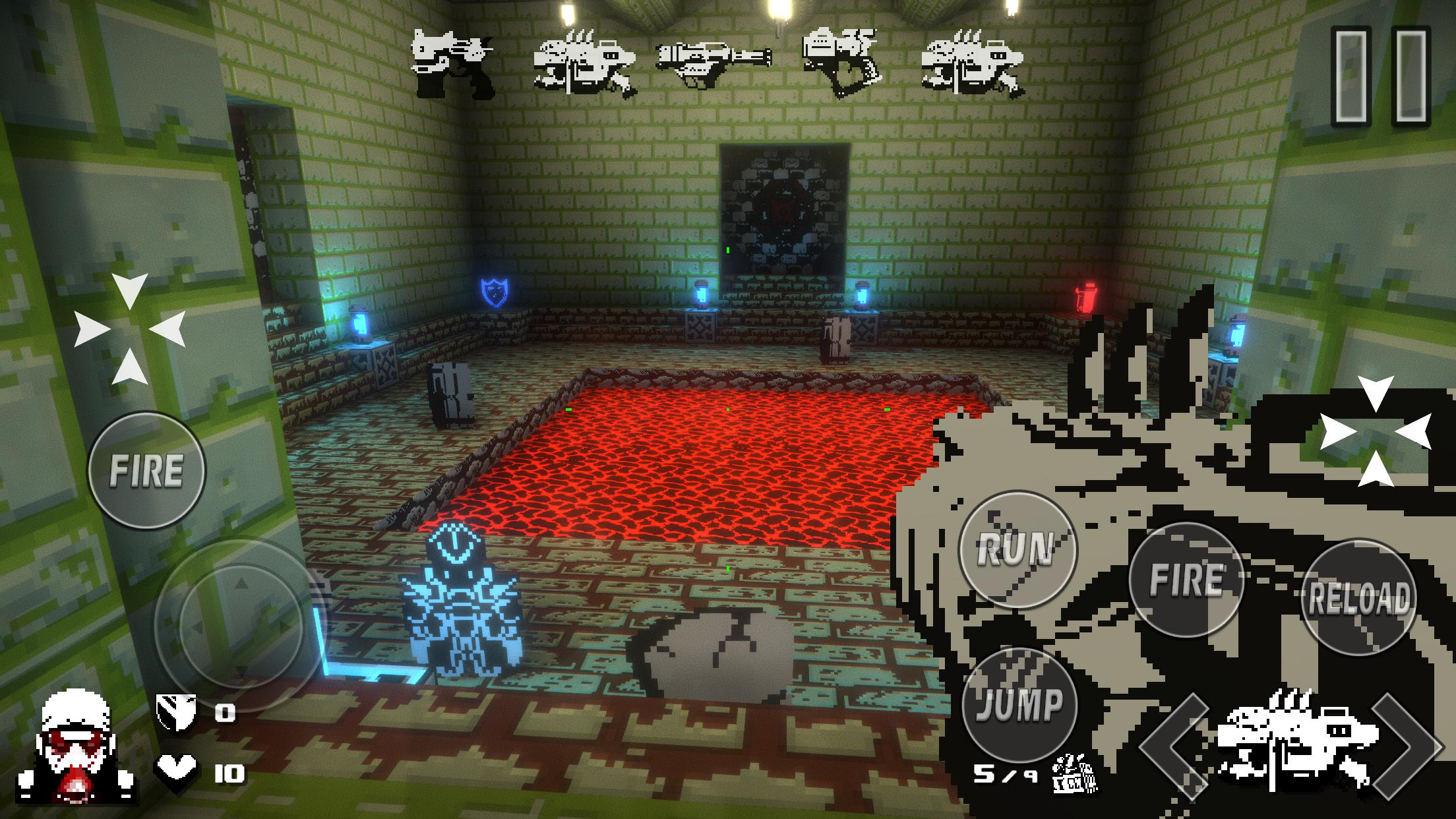Tap the virtual movement joystick
This screenshot has height=819, width=1456.
click(x=241, y=624)
